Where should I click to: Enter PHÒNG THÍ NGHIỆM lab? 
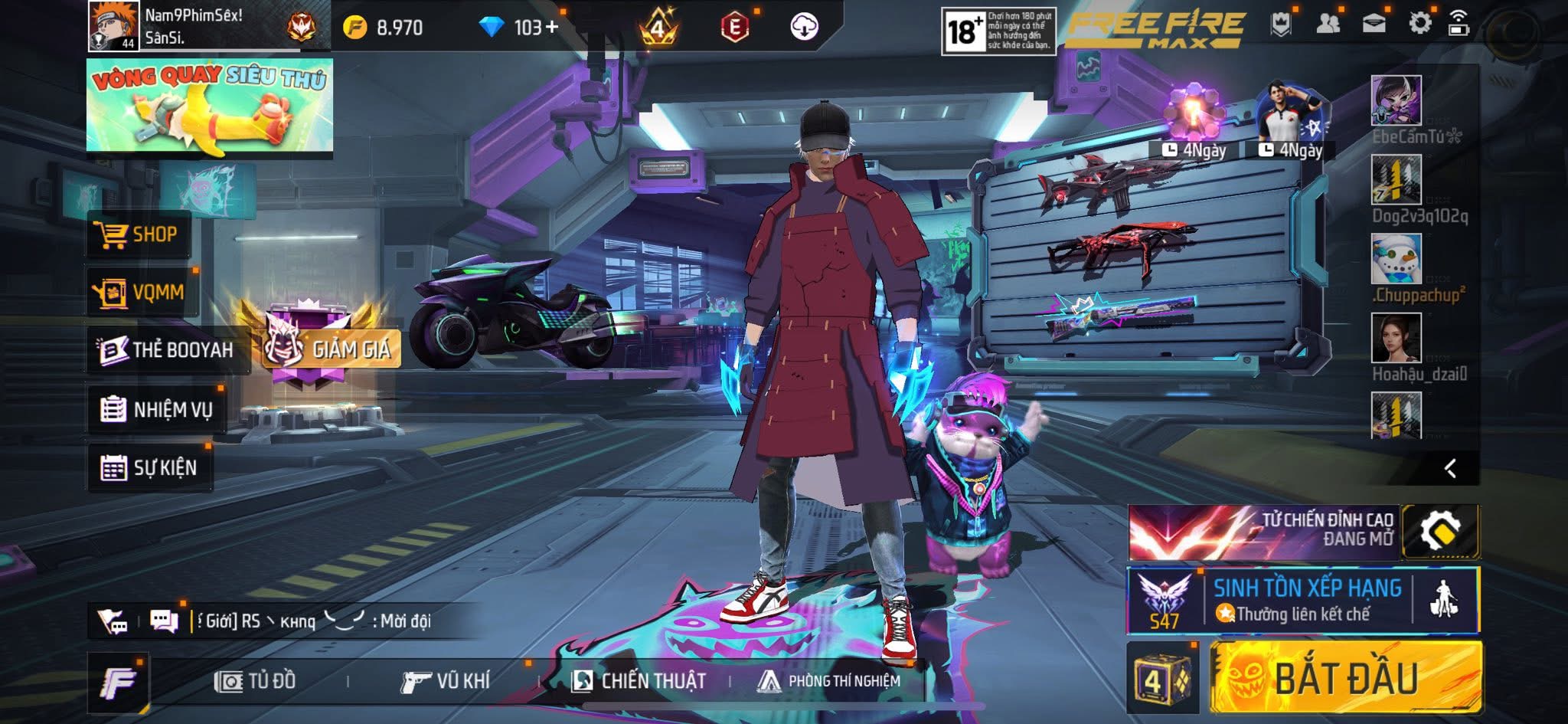[x=828, y=681]
